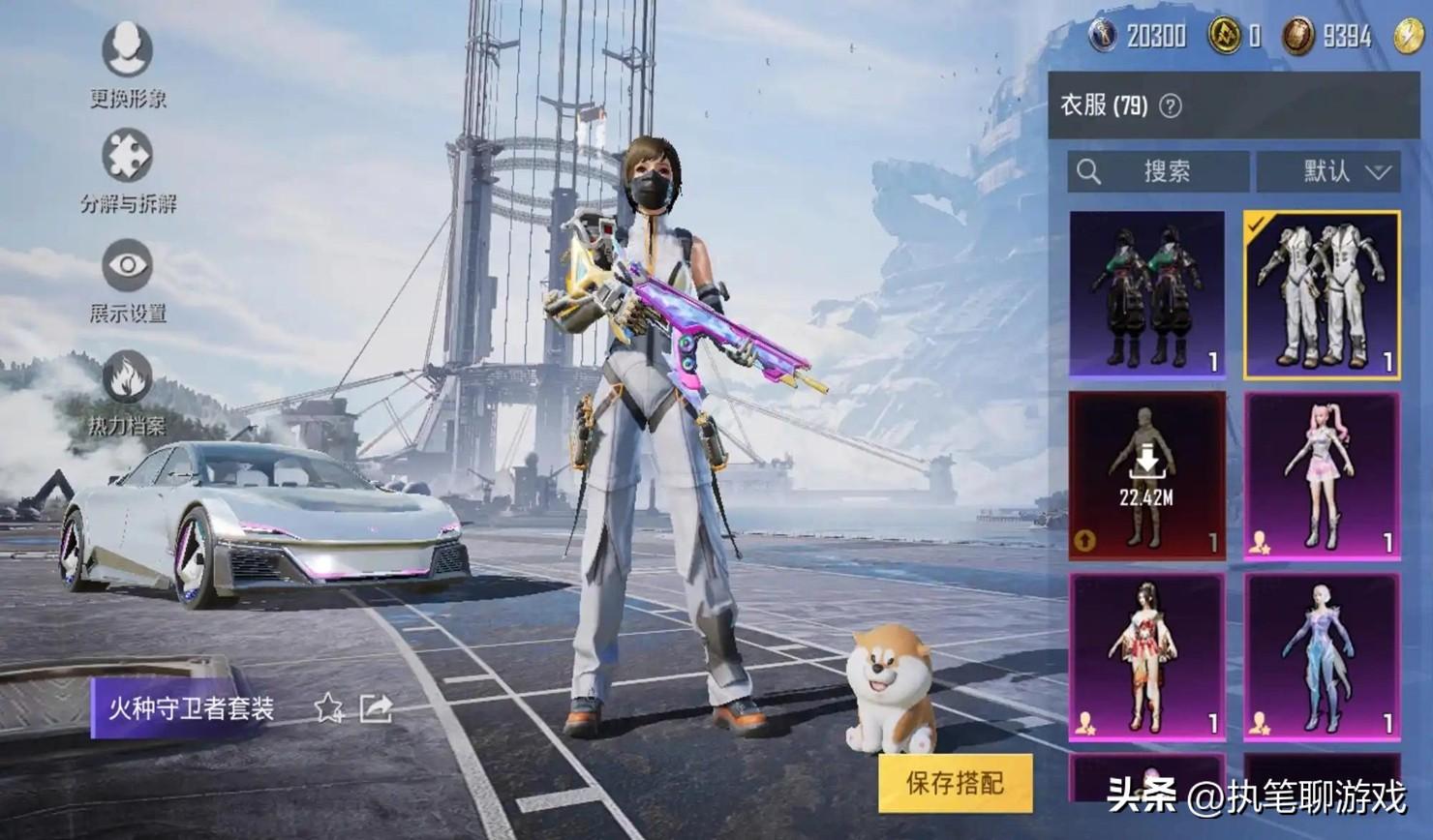Choose the blue fairy dress outfit

(x=1322, y=655)
